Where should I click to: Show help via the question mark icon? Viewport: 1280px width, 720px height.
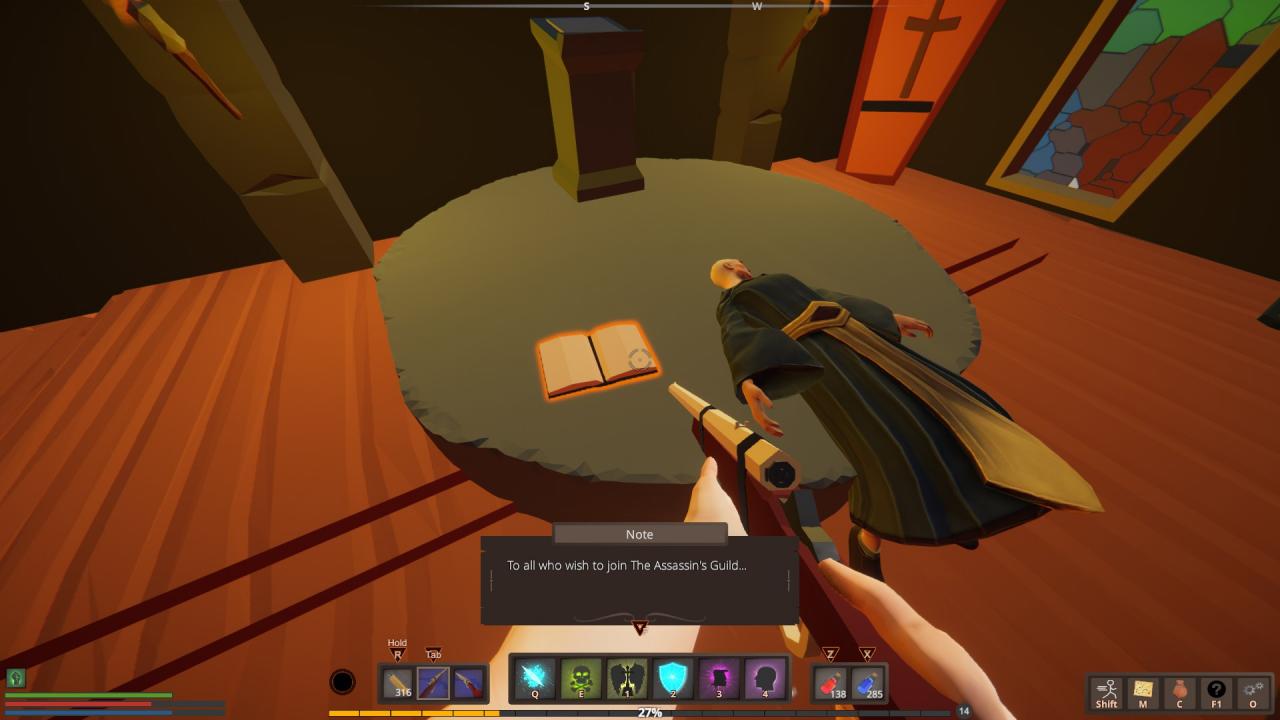click(1216, 691)
